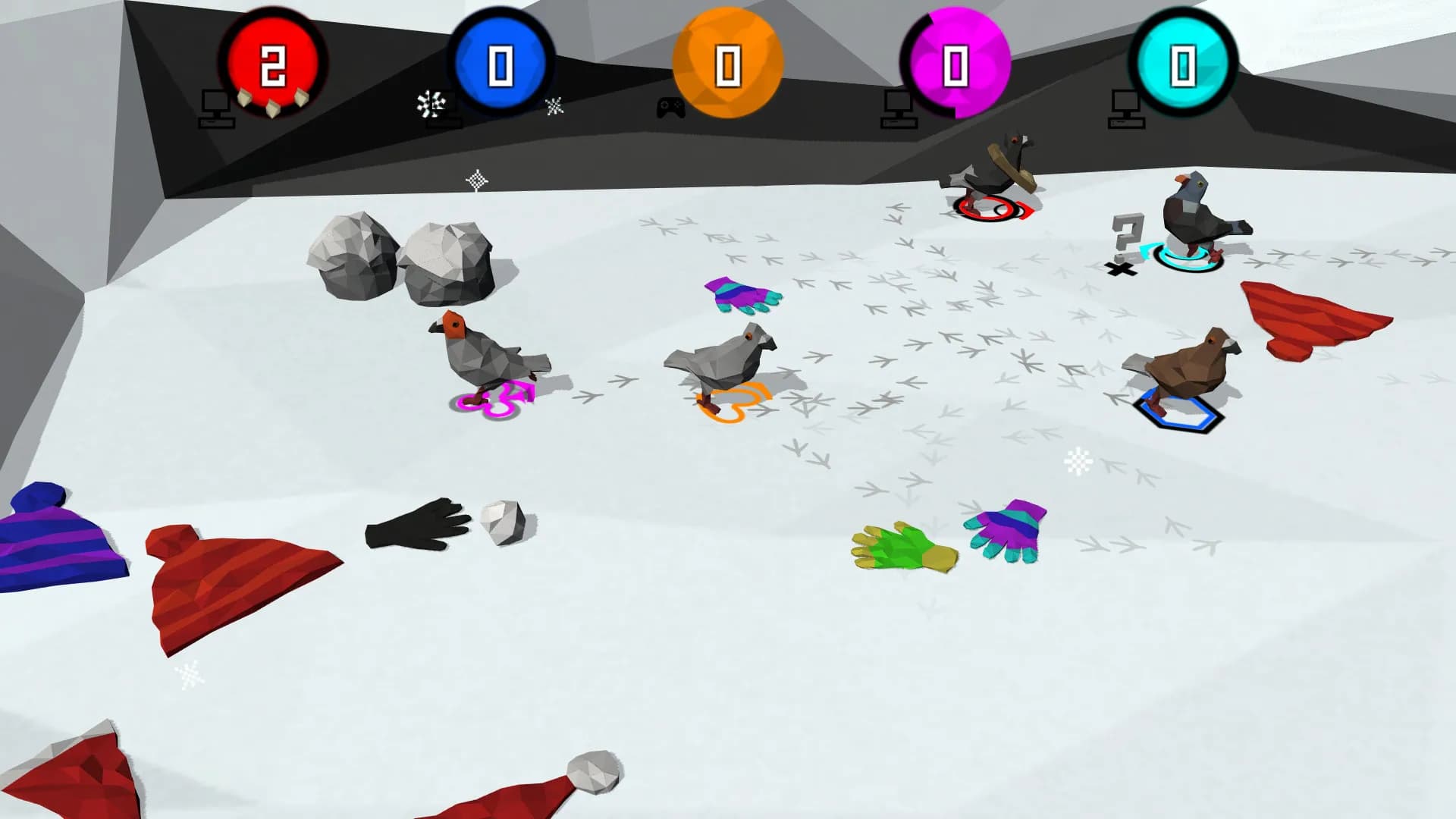Select the blue player's score circle
Viewport: 1456px width, 819px height.
coord(500,61)
